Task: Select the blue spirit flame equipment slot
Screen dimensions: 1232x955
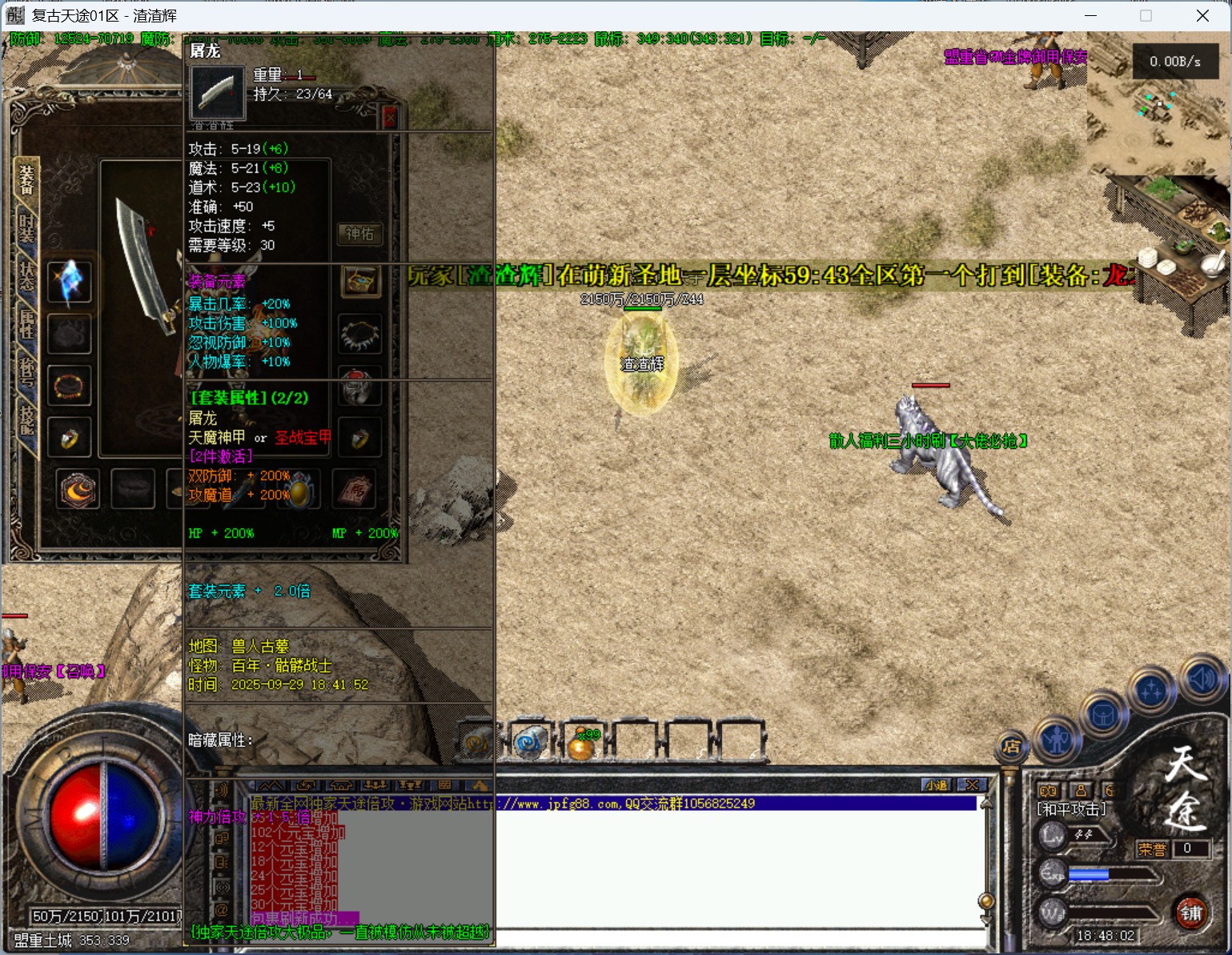Action: coord(70,282)
